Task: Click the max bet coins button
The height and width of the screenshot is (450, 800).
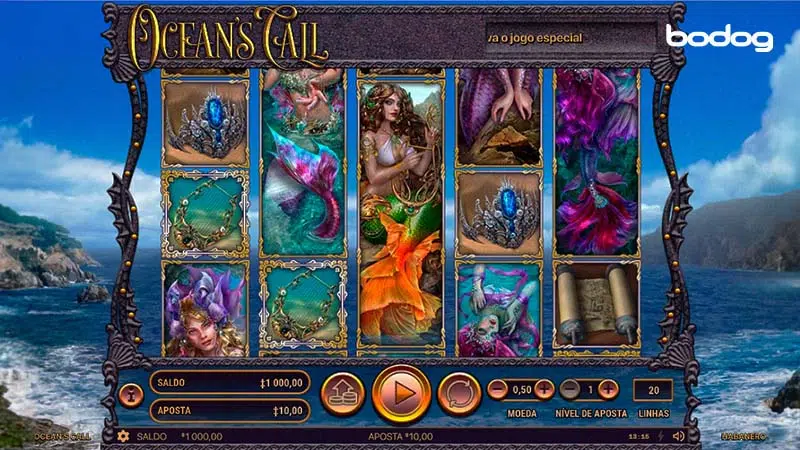Action: (342, 393)
